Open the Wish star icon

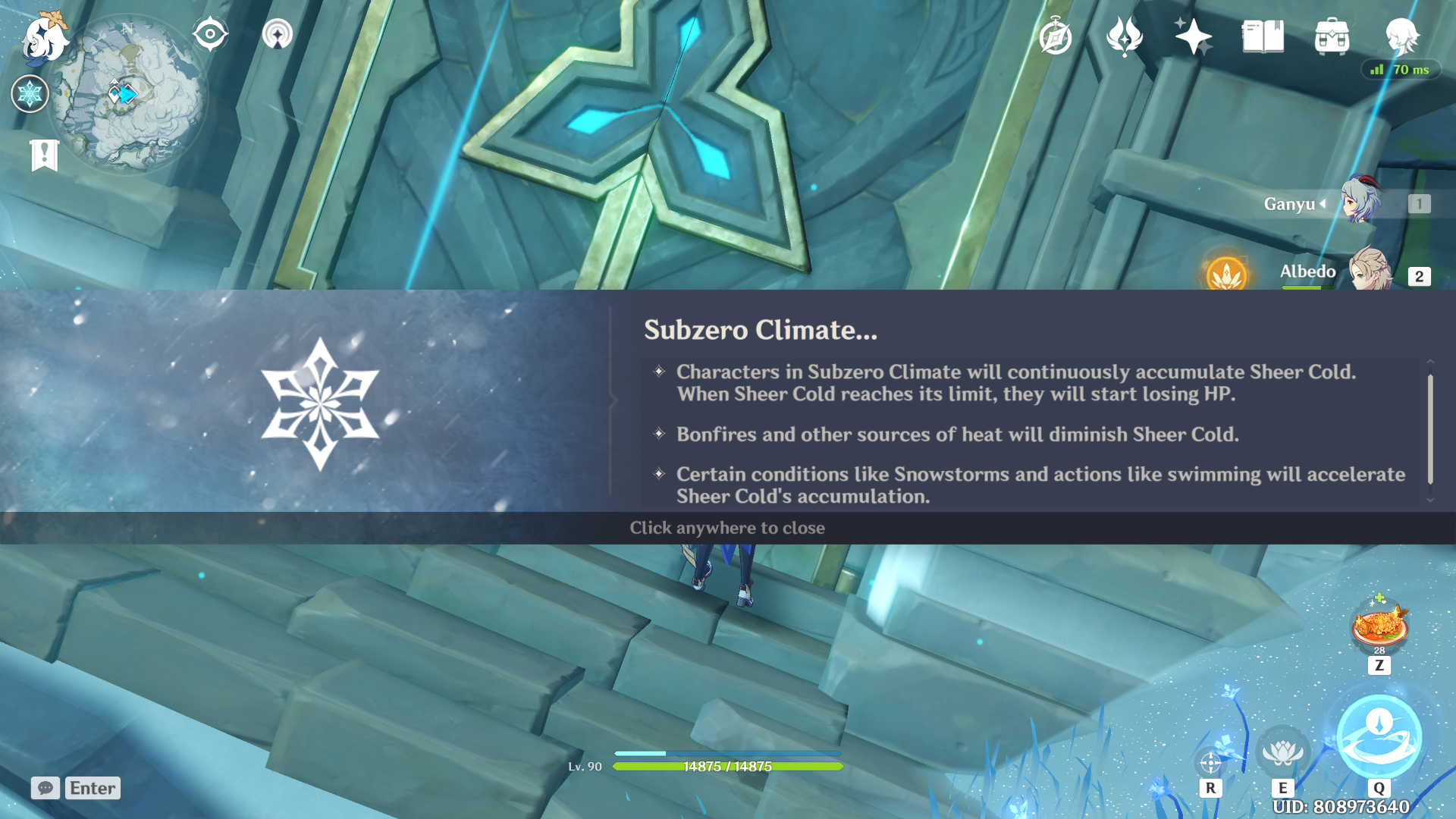(x=1193, y=36)
